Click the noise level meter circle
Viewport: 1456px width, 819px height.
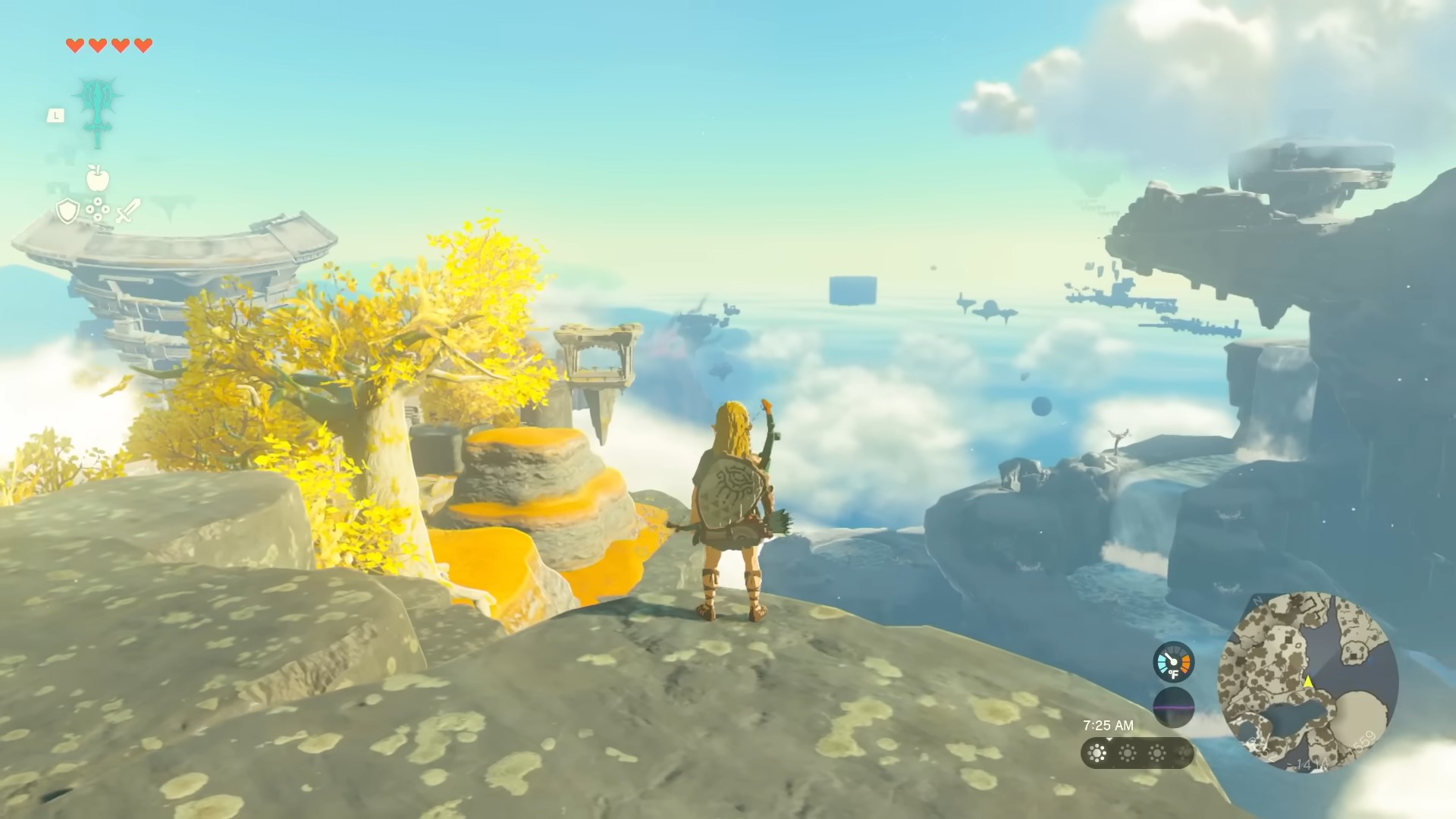pos(1174,706)
